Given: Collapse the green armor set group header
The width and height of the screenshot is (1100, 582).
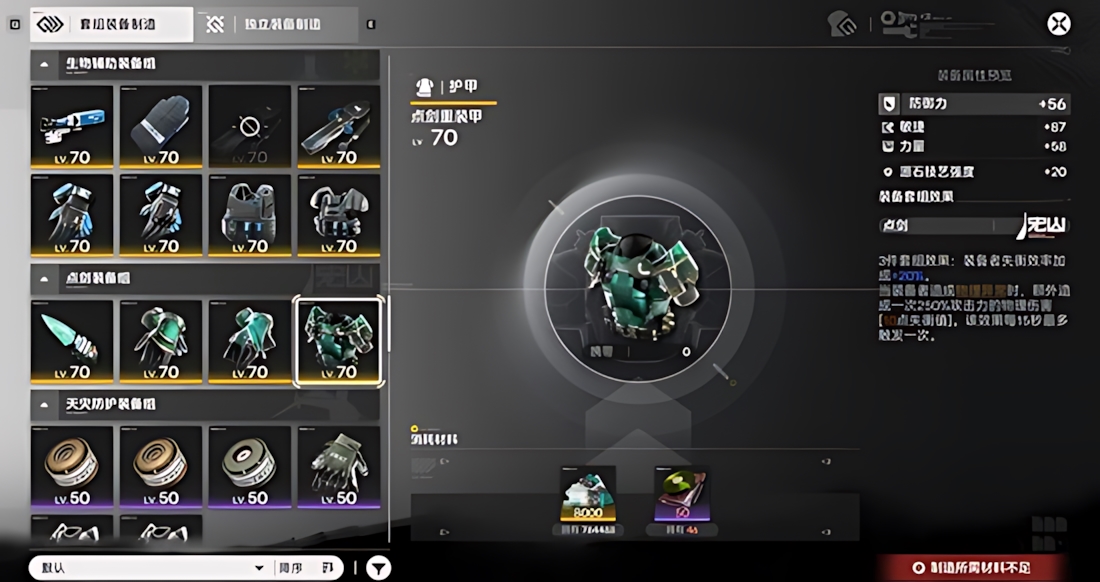Looking at the screenshot, I should [x=44, y=277].
